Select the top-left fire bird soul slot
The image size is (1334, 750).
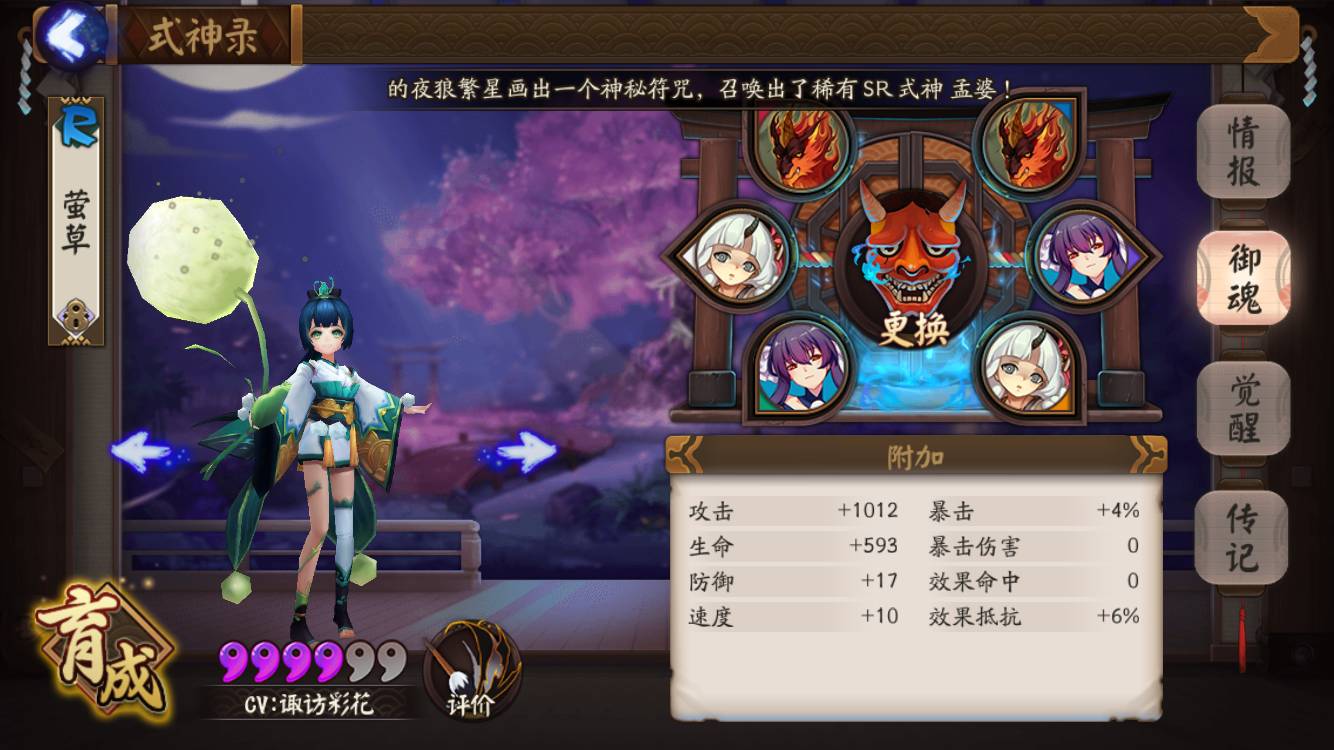(x=800, y=152)
